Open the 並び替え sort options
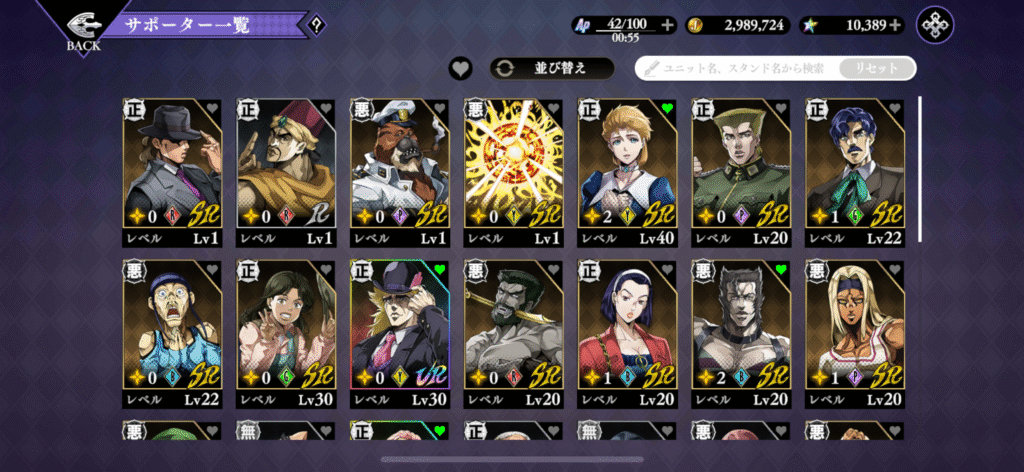This screenshot has height=472, width=1024. pos(551,68)
